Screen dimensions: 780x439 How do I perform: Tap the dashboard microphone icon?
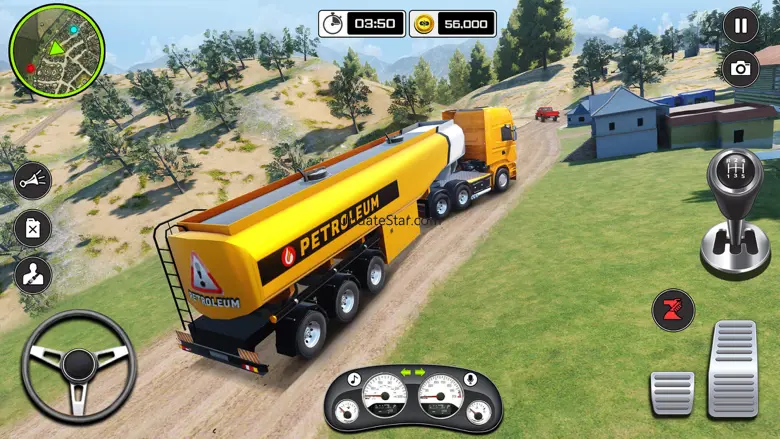pyautogui.click(x=471, y=379)
